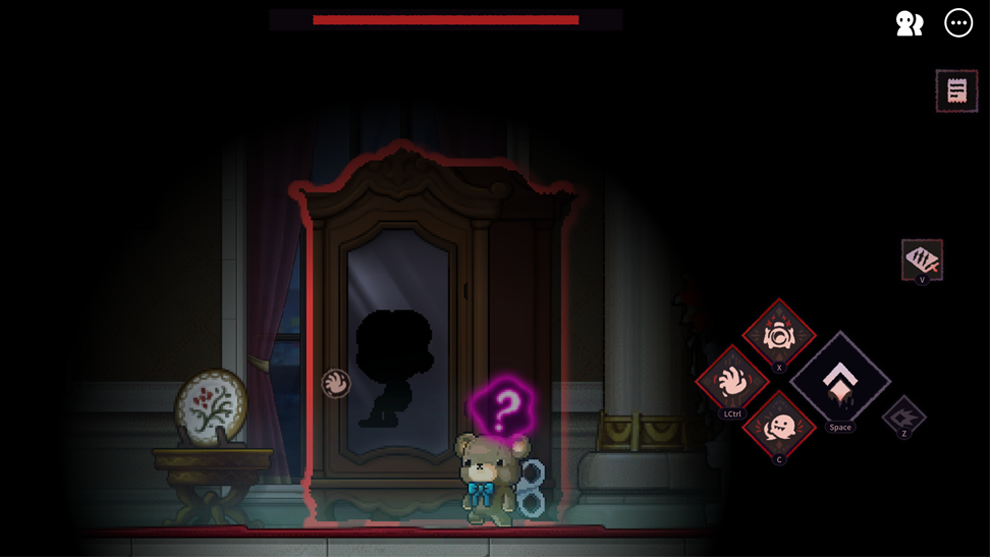Open the three-dot options menu
The width and height of the screenshot is (990, 557).
click(958, 23)
